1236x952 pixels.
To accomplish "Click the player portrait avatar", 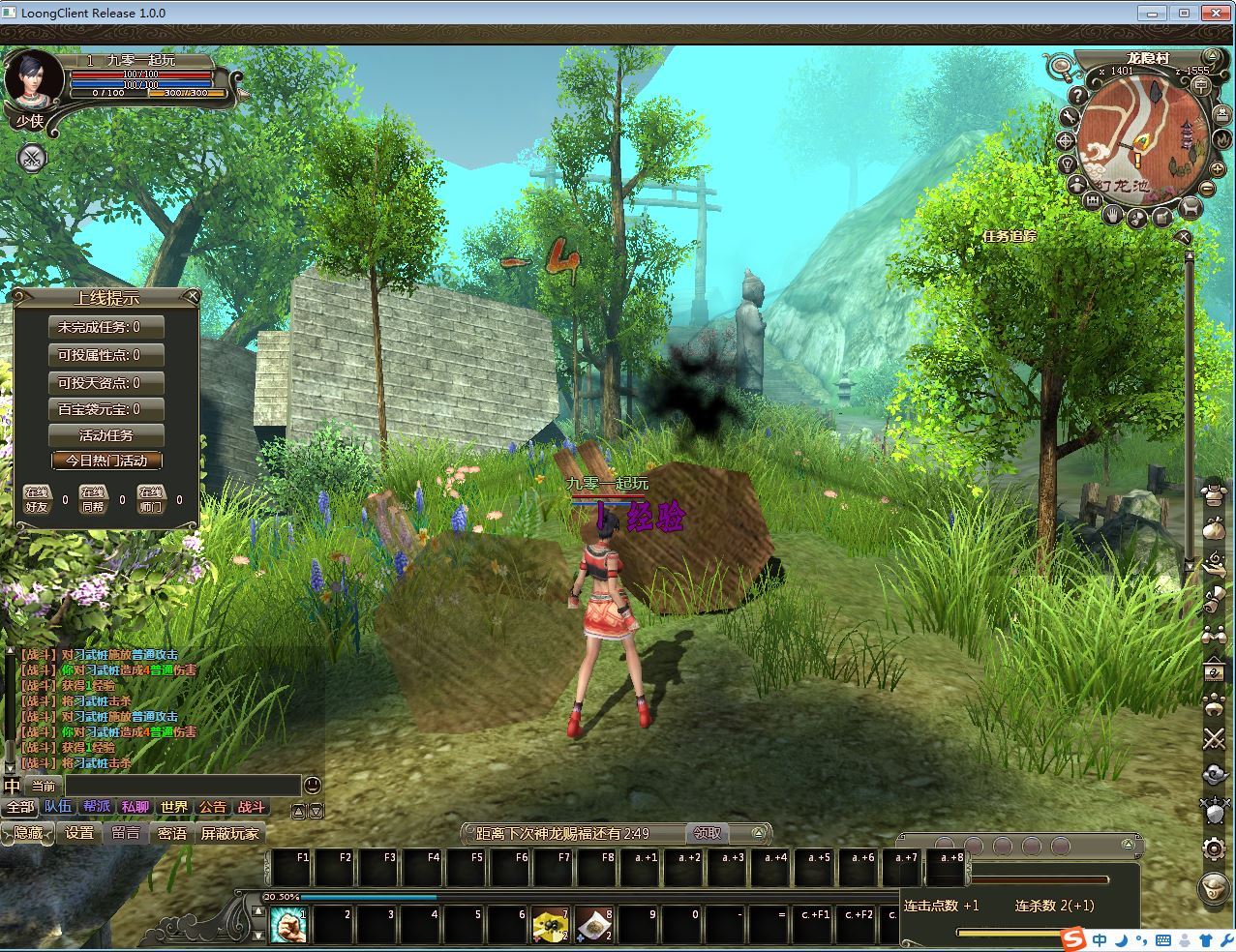I will [33, 79].
